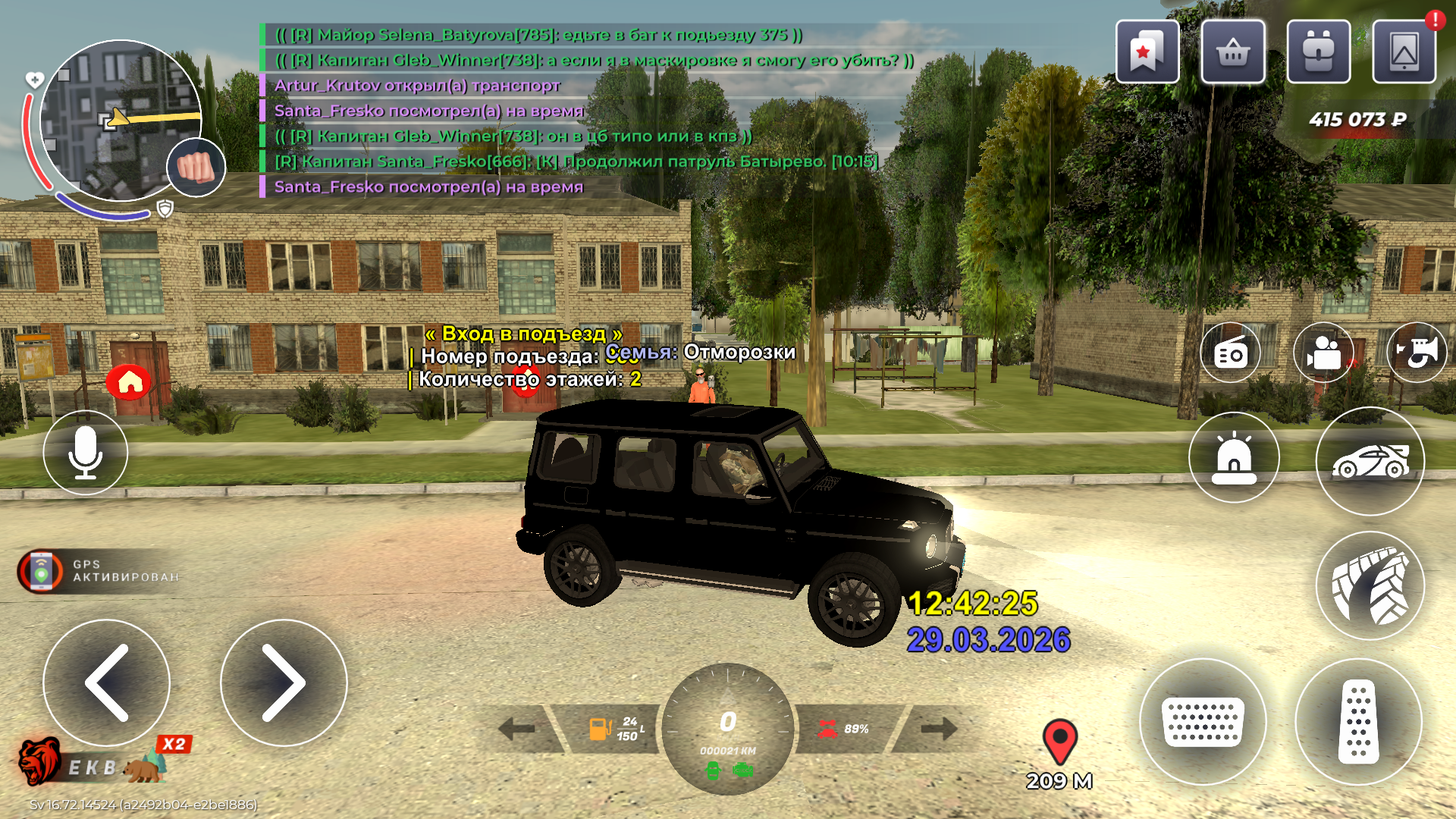Tap the GPS activated indicator
This screenshot has width=1456, height=819.
click(x=99, y=571)
